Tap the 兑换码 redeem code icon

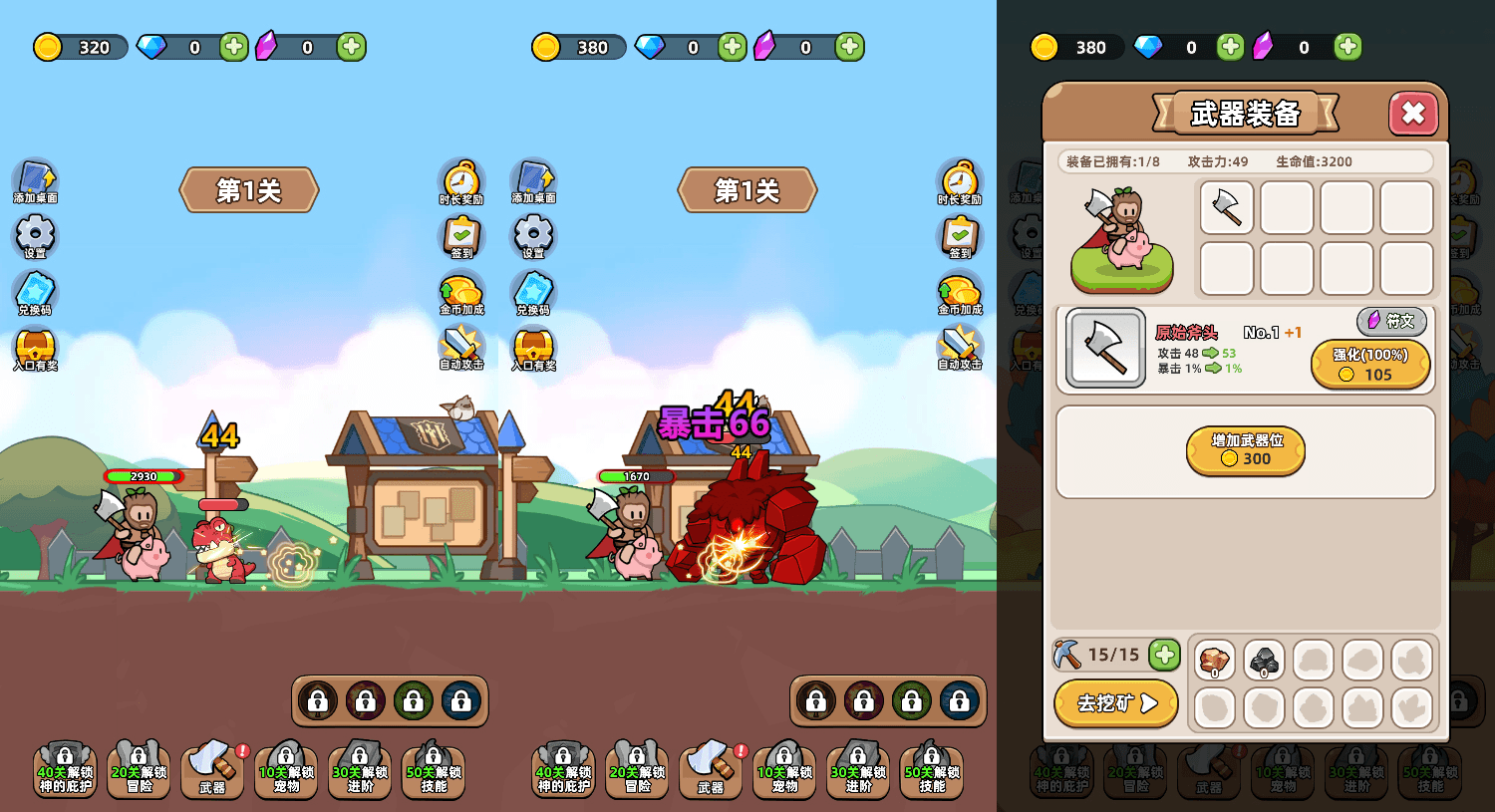35,294
